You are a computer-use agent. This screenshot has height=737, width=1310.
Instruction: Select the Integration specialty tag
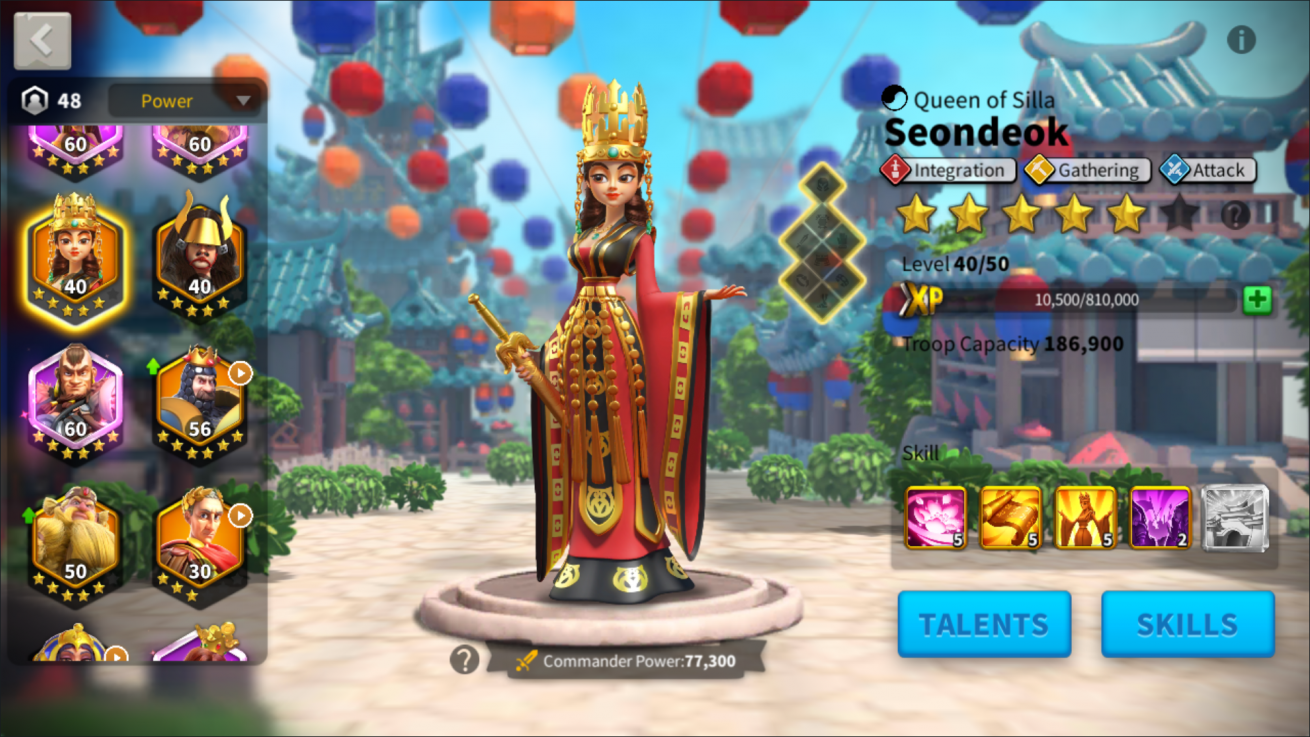coord(948,171)
